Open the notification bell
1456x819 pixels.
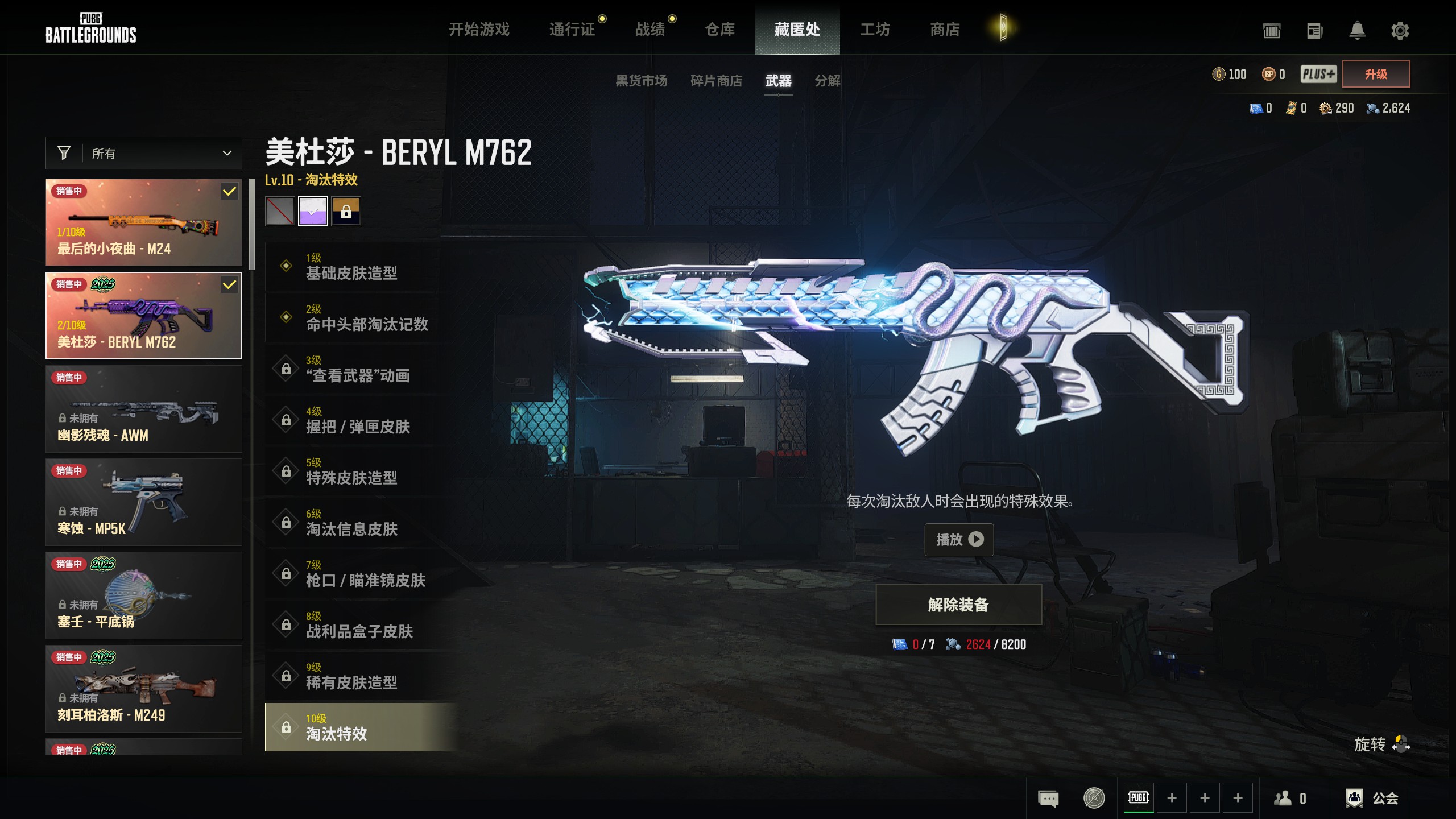click(1357, 30)
